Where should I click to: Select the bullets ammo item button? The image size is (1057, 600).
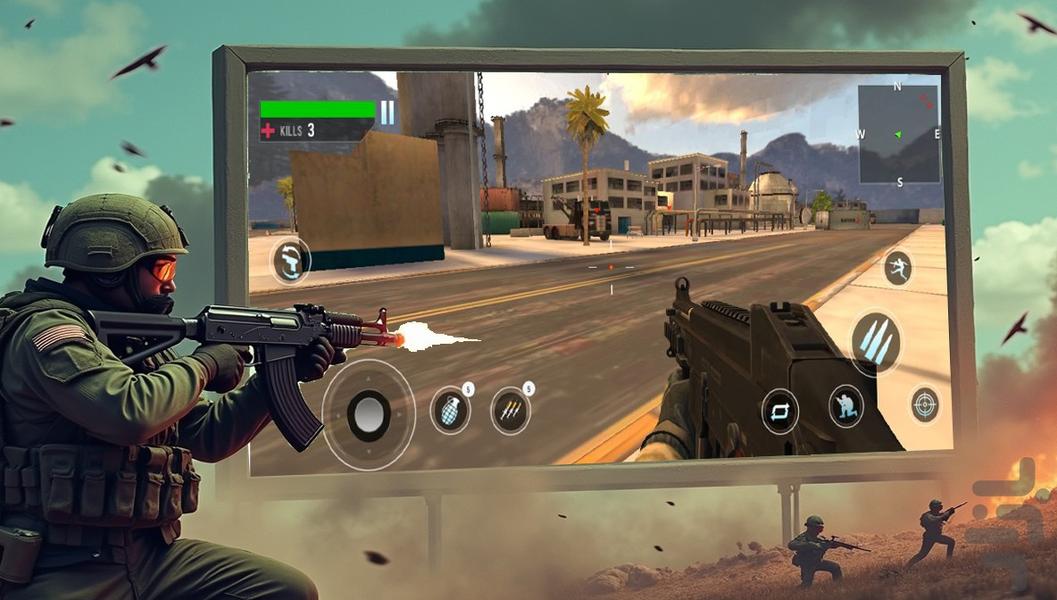(510, 410)
